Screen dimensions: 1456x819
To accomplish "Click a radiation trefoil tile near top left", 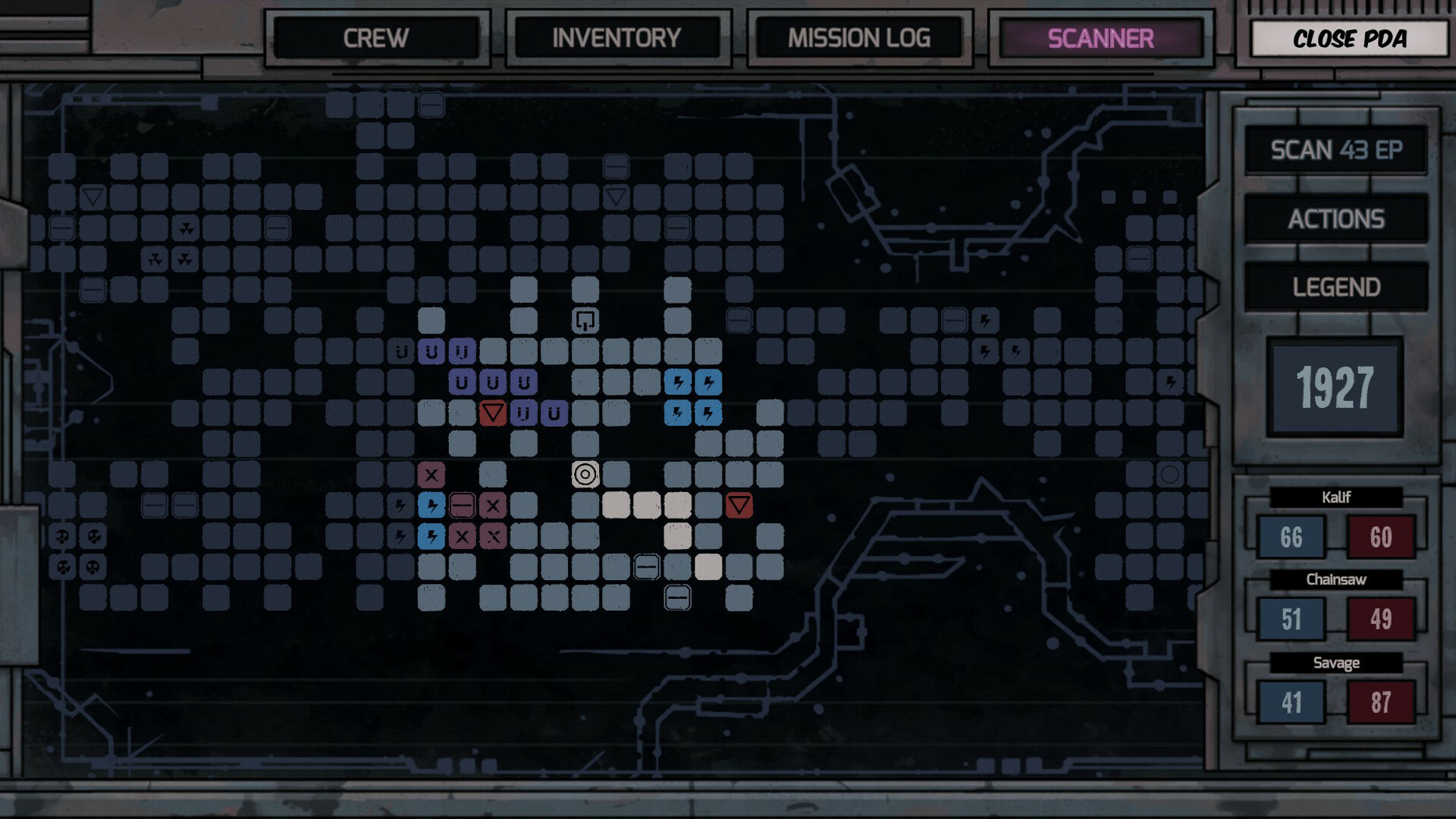I will click(x=186, y=227).
